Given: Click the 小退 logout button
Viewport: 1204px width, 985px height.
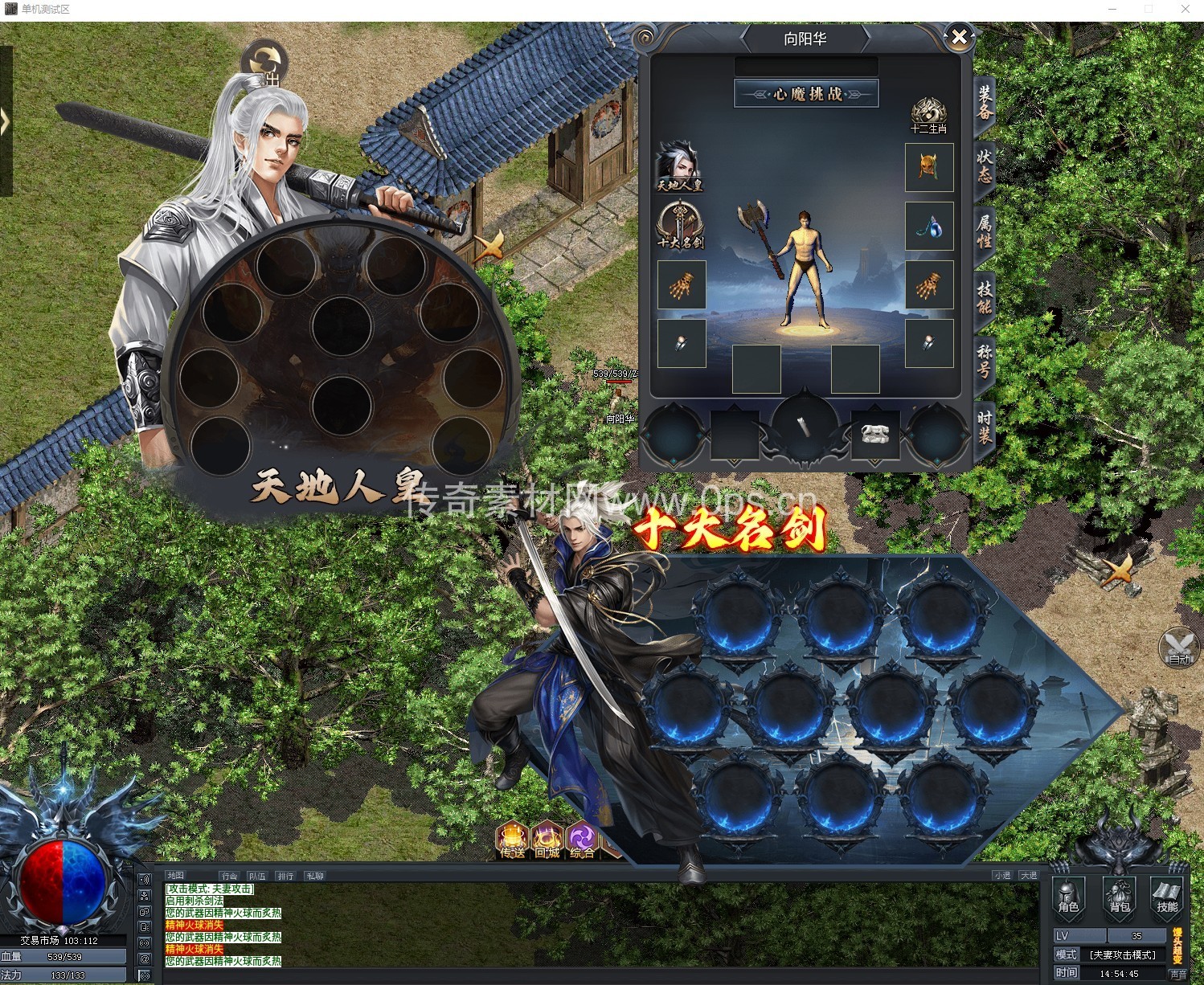Looking at the screenshot, I should pos(1001,876).
